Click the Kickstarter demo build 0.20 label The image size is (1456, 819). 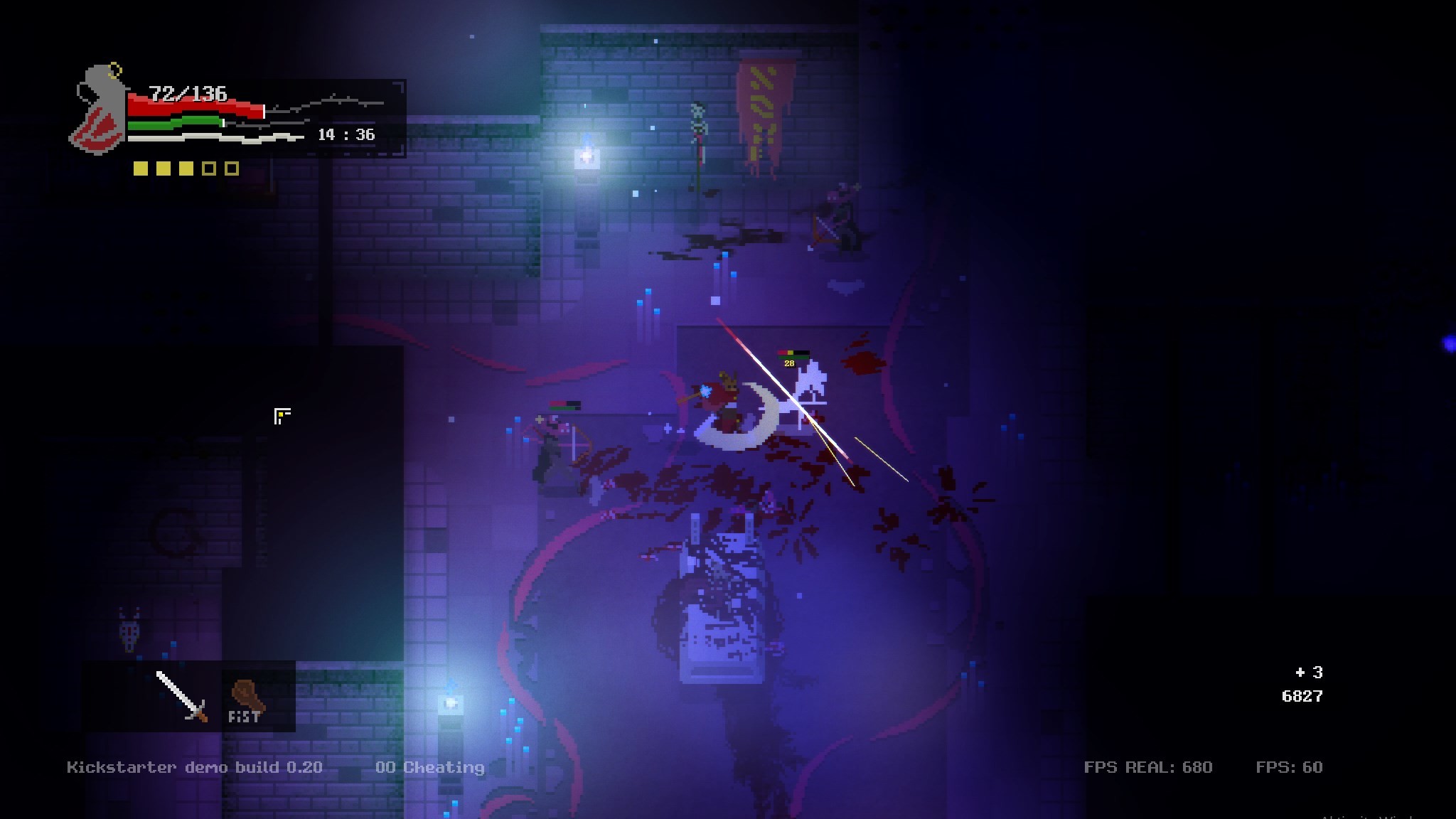(195, 767)
